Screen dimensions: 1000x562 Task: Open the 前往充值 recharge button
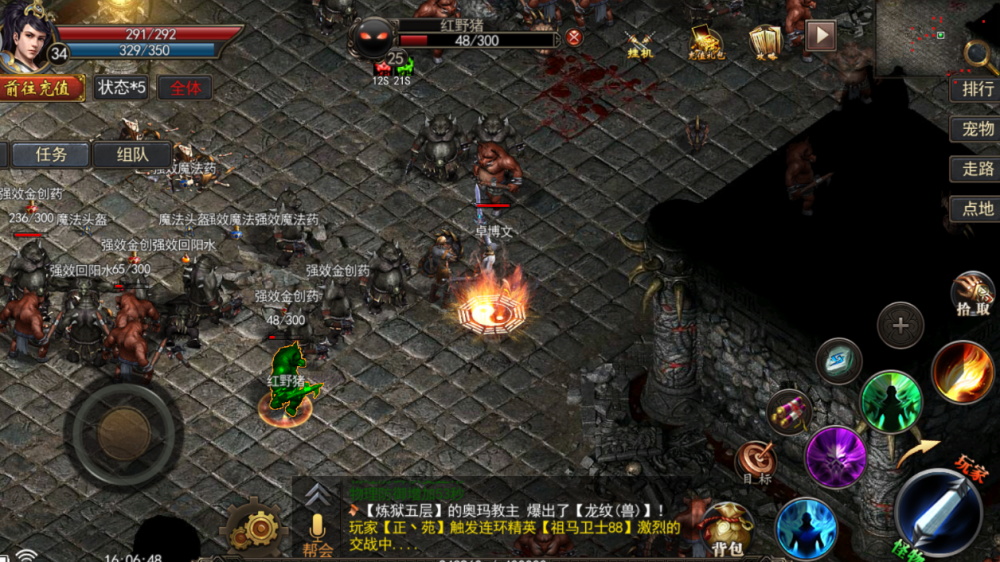(x=42, y=88)
